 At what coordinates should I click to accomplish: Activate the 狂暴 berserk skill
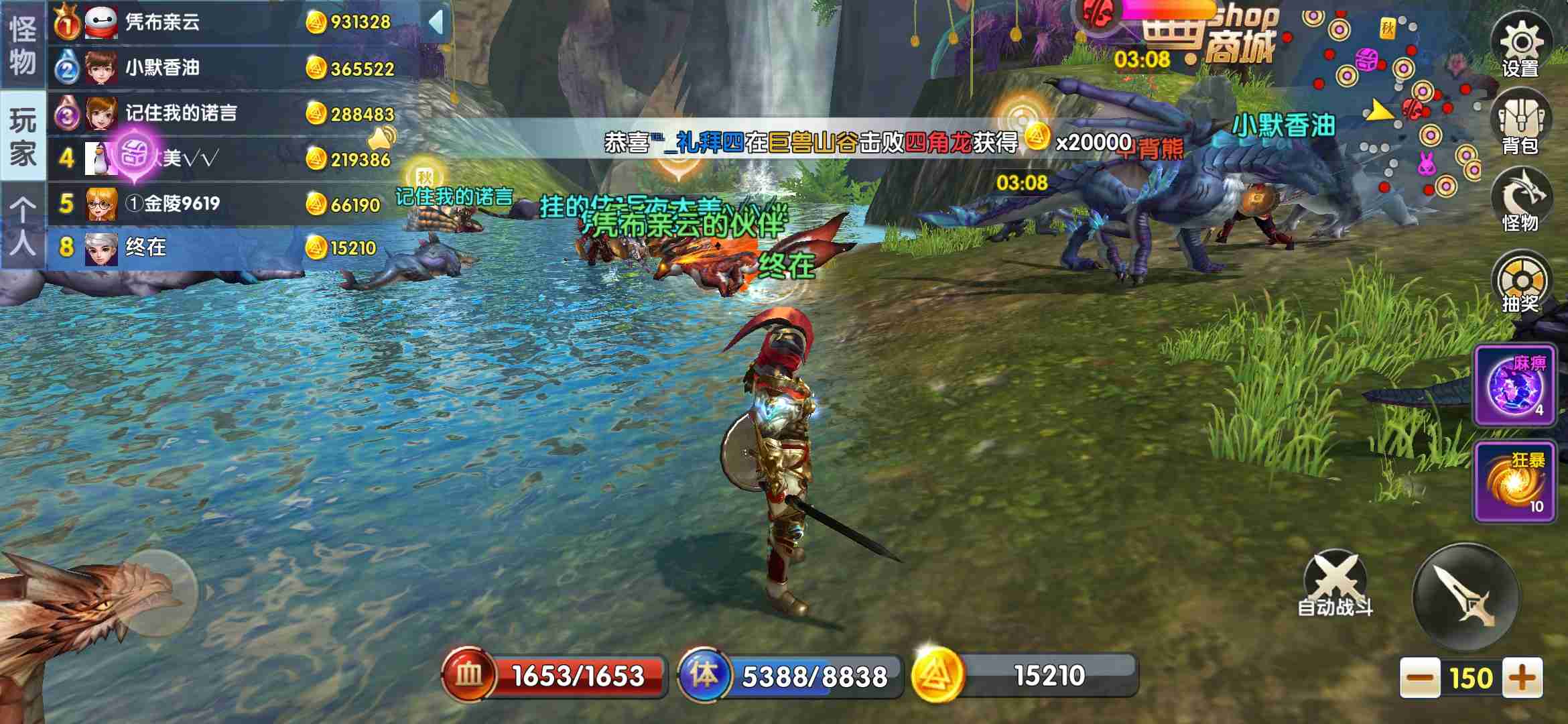pos(1515,482)
